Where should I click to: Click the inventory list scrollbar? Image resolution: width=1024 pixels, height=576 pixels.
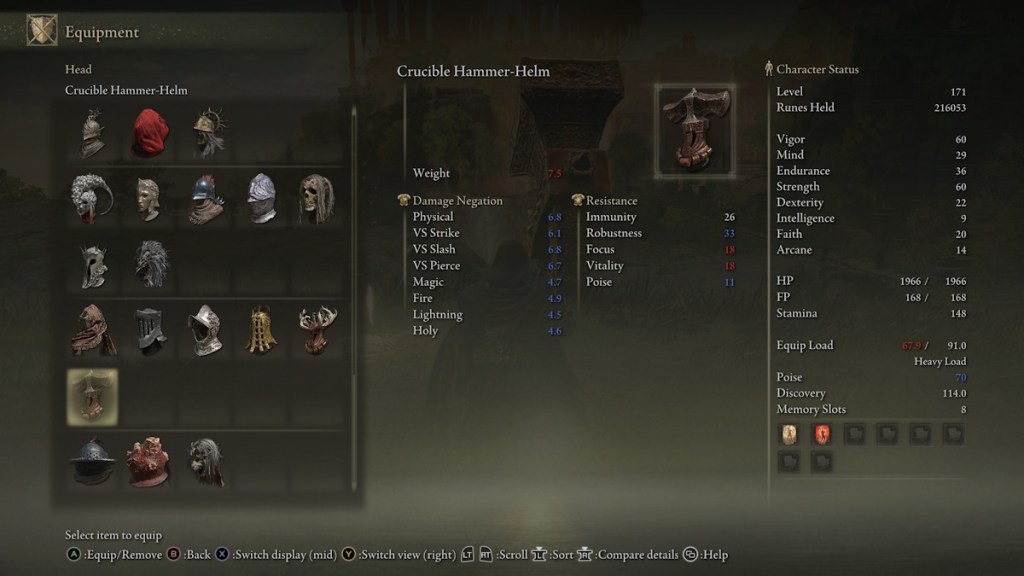tap(354, 250)
